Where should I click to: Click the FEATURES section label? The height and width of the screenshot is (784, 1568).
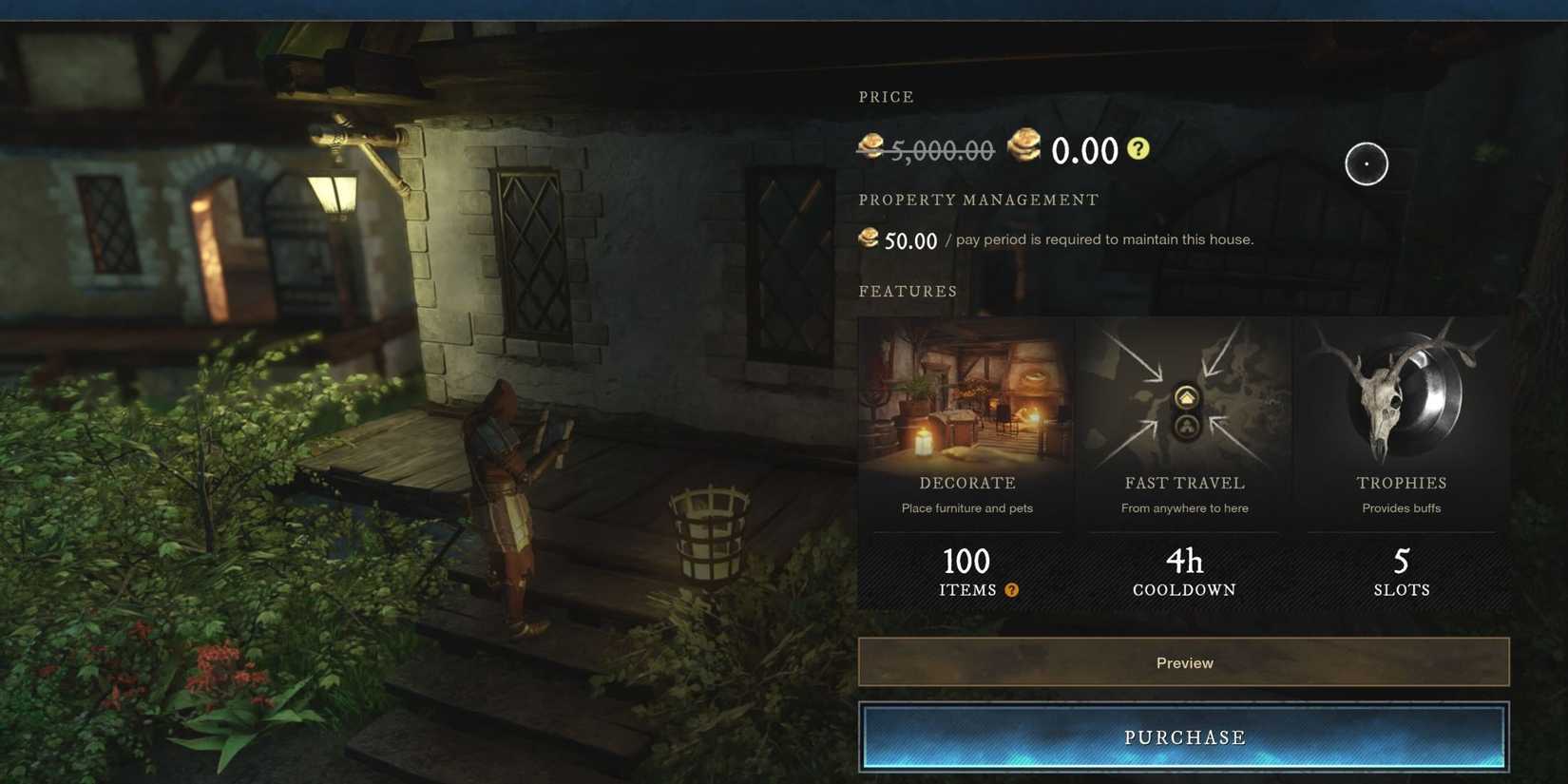pos(908,291)
